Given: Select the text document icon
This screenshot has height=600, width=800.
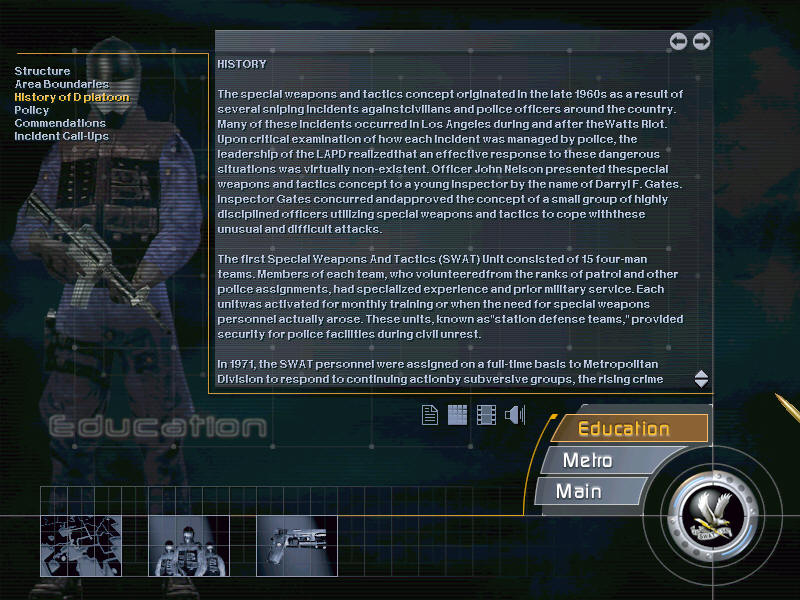Looking at the screenshot, I should 430,414.
